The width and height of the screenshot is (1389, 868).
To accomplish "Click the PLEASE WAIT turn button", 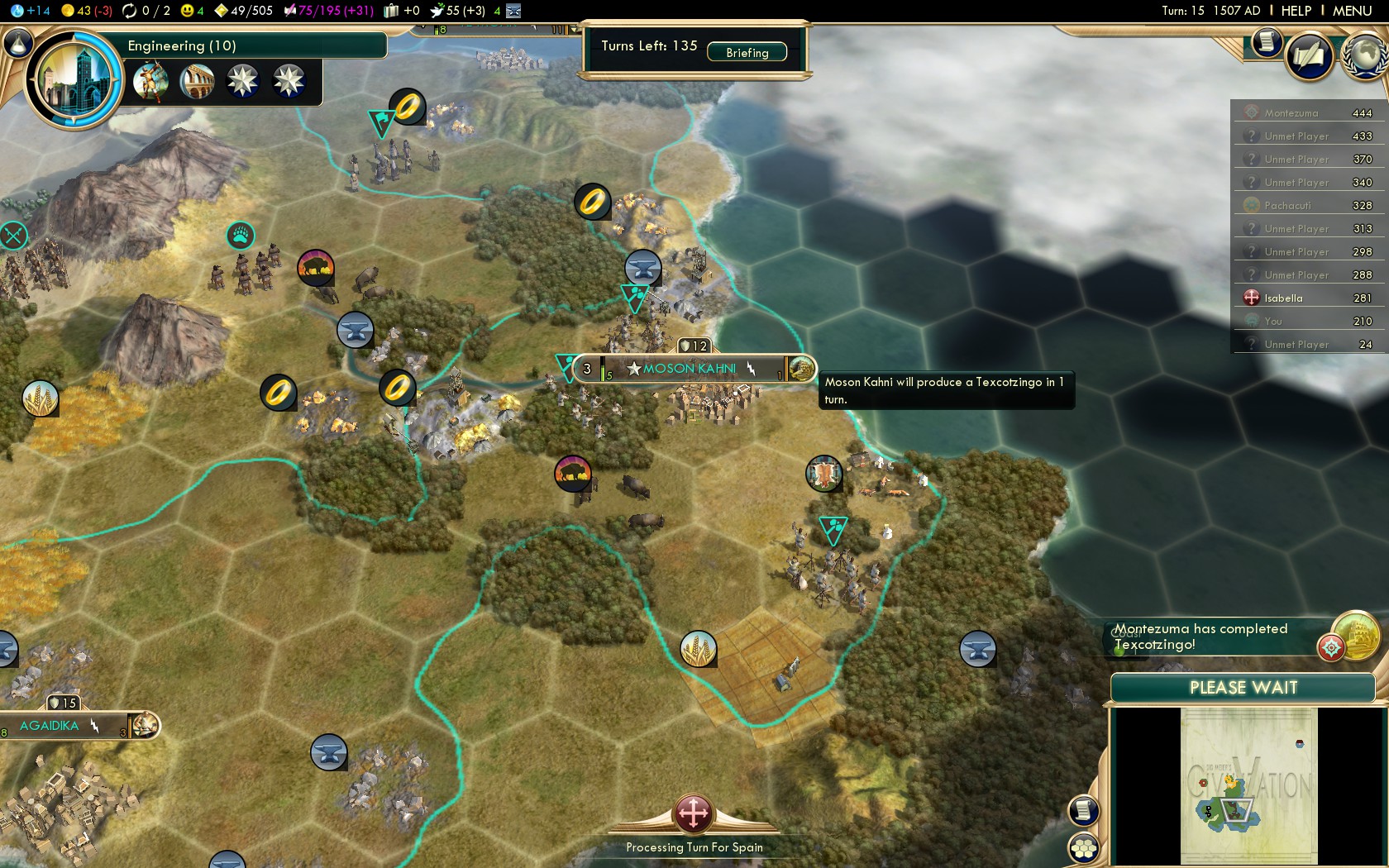I will coord(1243,688).
